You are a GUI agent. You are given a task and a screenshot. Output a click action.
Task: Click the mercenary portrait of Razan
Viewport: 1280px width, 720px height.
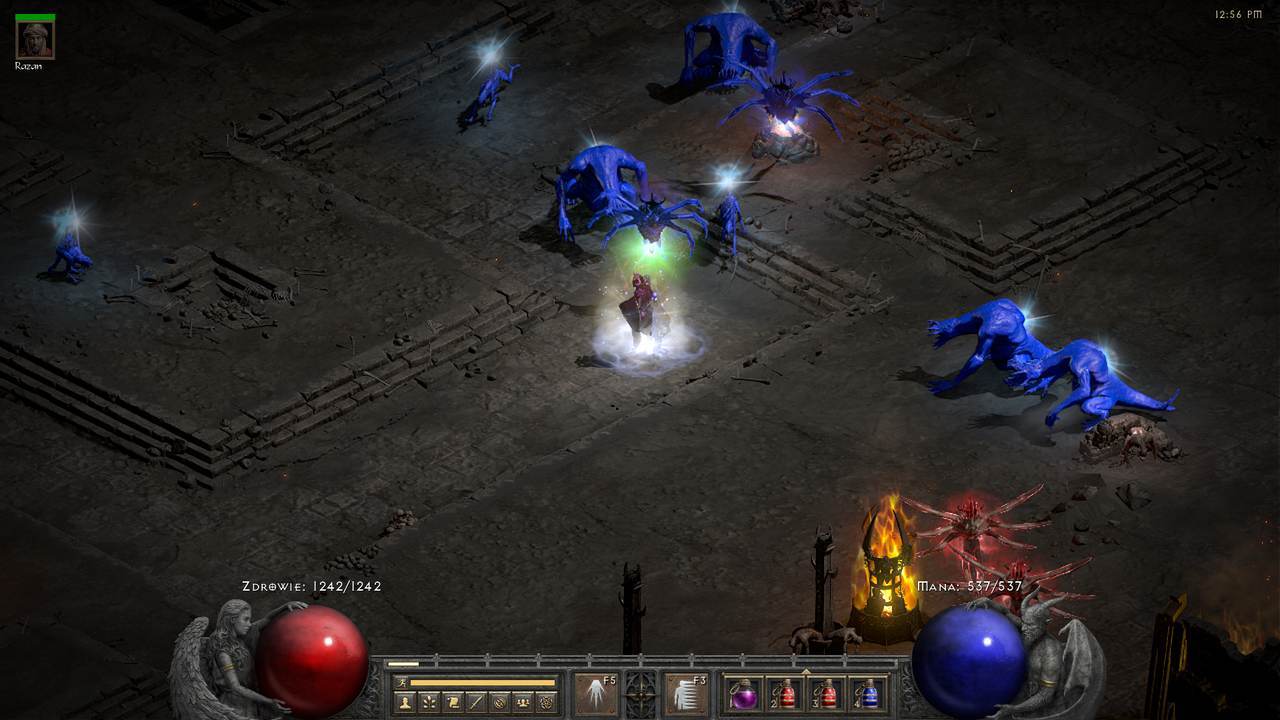point(35,40)
